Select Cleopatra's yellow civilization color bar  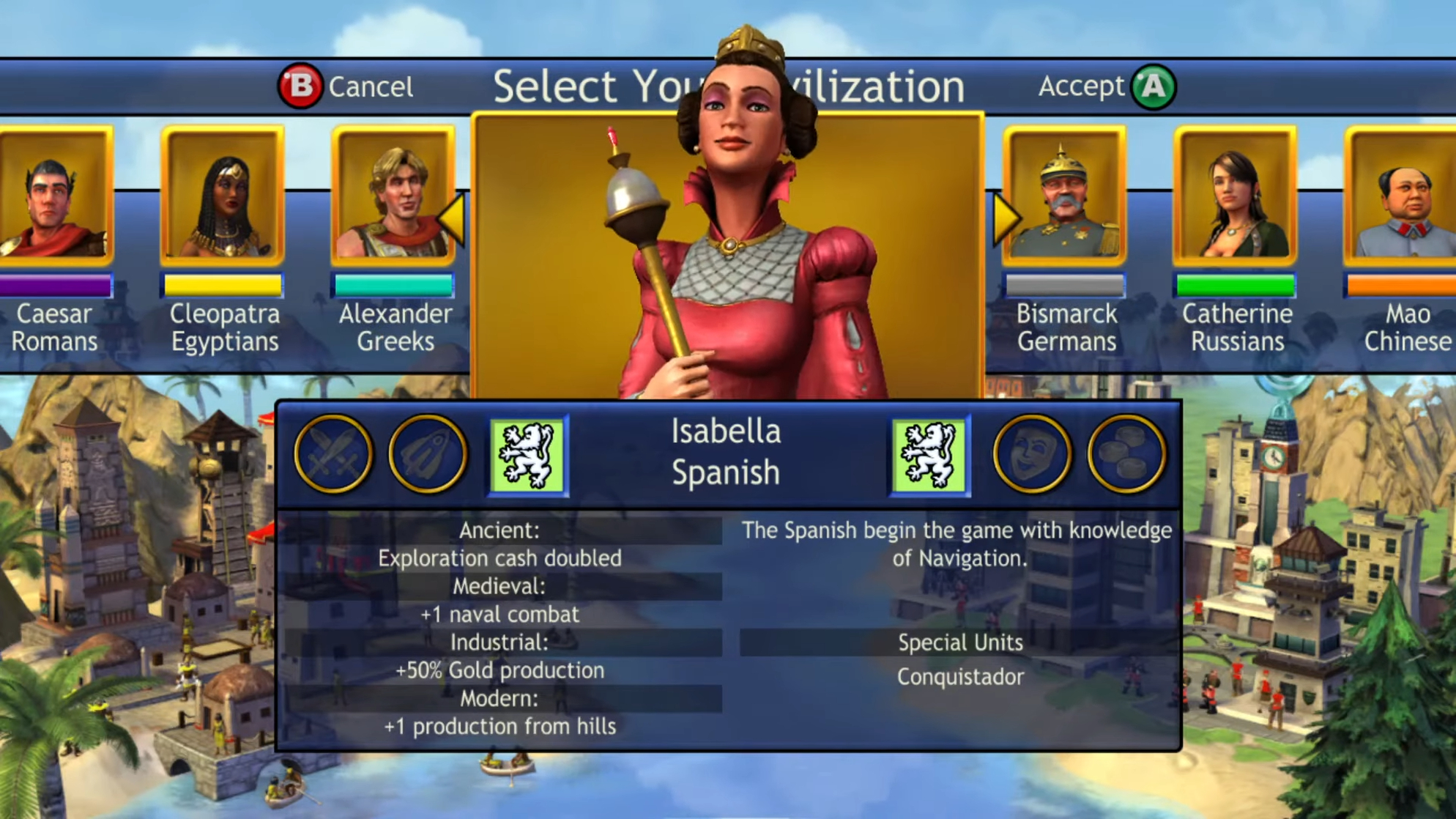pos(223,285)
